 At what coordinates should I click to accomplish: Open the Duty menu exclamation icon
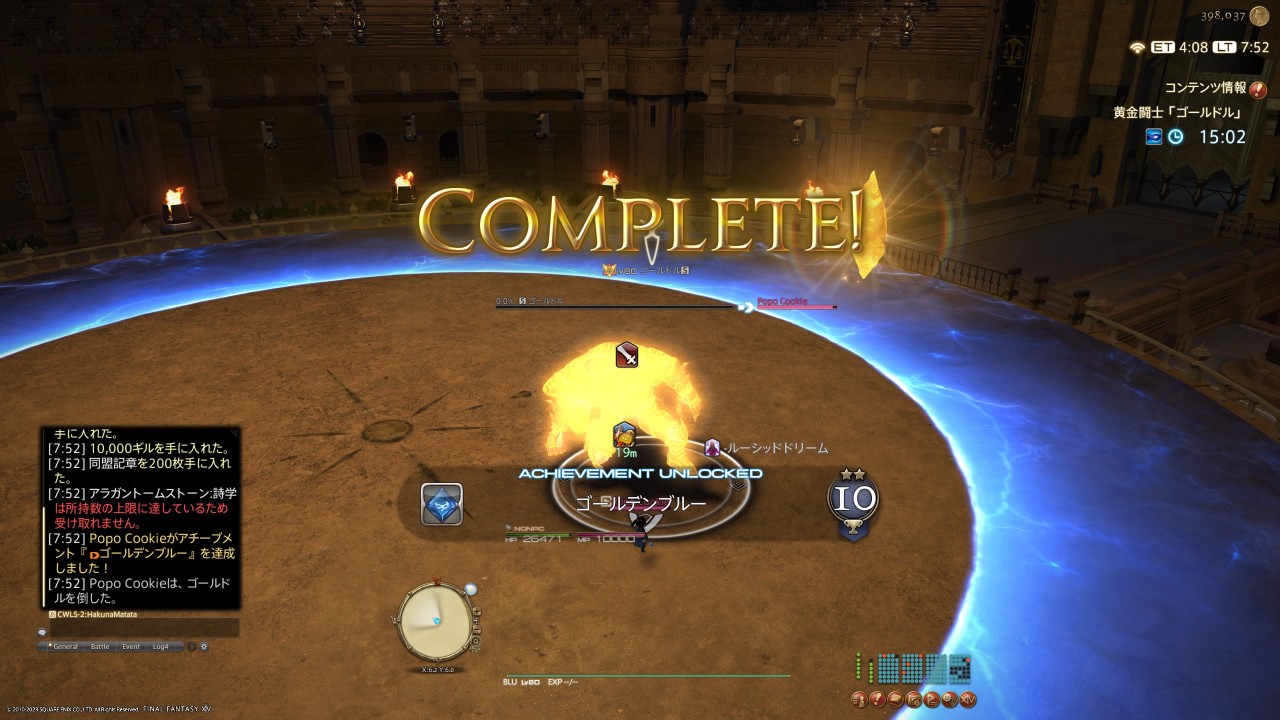pyautogui.click(x=877, y=698)
